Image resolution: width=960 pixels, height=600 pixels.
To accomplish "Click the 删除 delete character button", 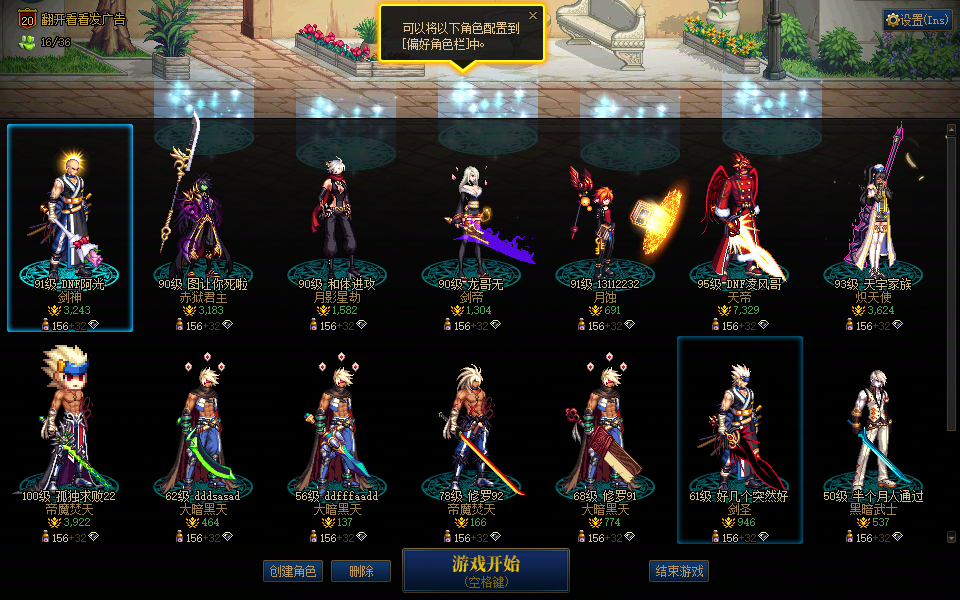I will click(360, 571).
